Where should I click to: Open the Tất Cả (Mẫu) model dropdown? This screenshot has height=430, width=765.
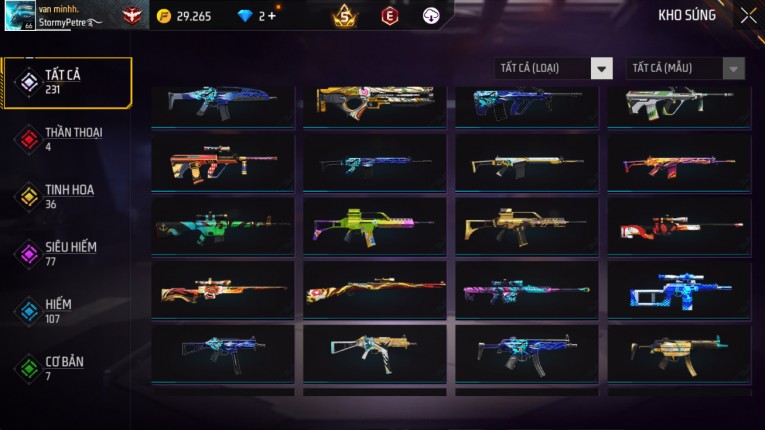pyautogui.click(x=685, y=68)
